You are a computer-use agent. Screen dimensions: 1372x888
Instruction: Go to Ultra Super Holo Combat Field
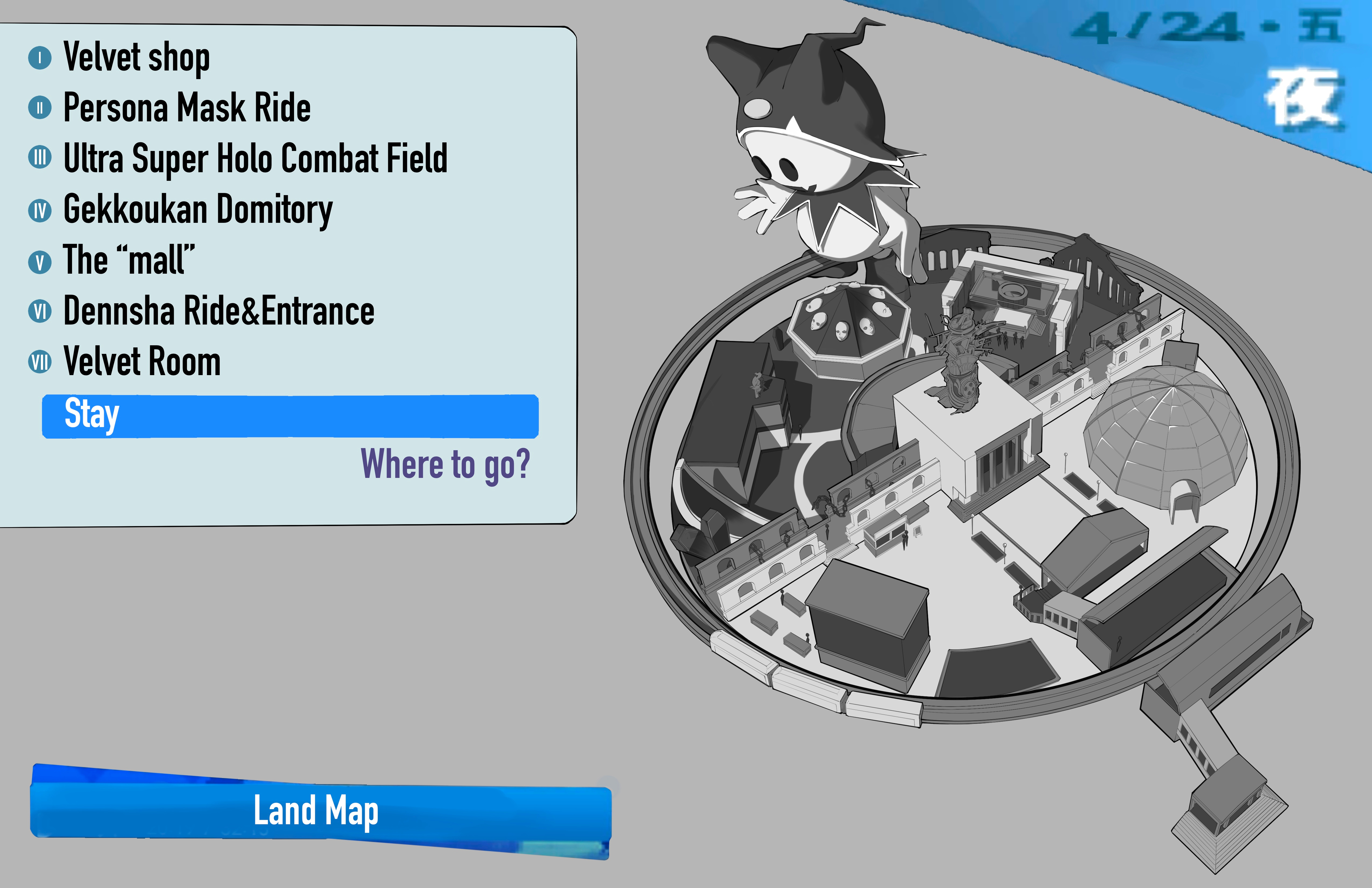pyautogui.click(x=255, y=158)
